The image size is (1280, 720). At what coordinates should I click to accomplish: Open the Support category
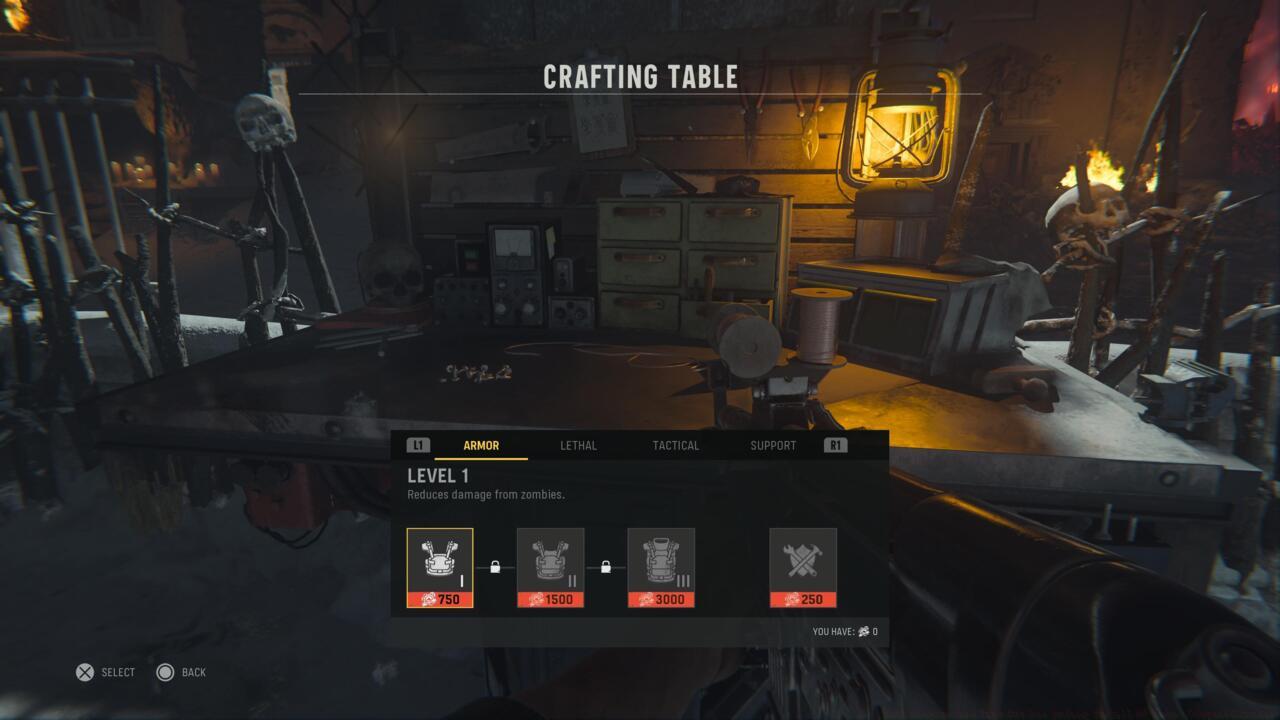pos(772,445)
